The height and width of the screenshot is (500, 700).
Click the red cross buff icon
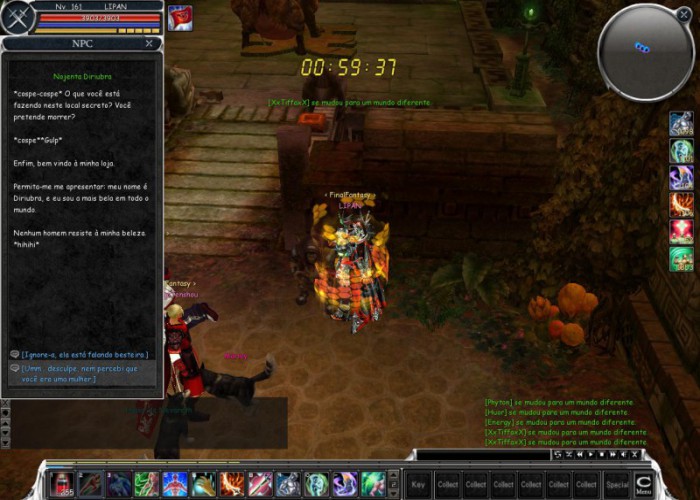pos(681,232)
